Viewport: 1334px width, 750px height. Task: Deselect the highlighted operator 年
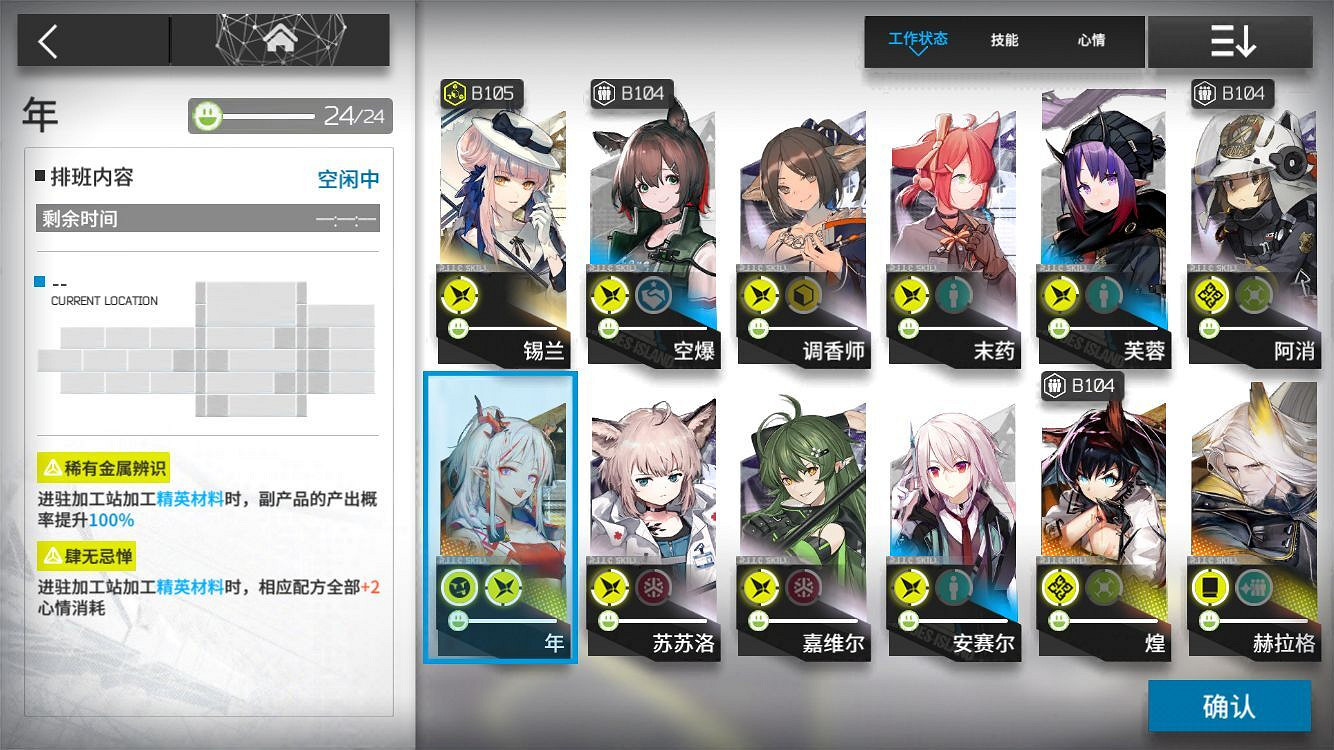coord(500,480)
